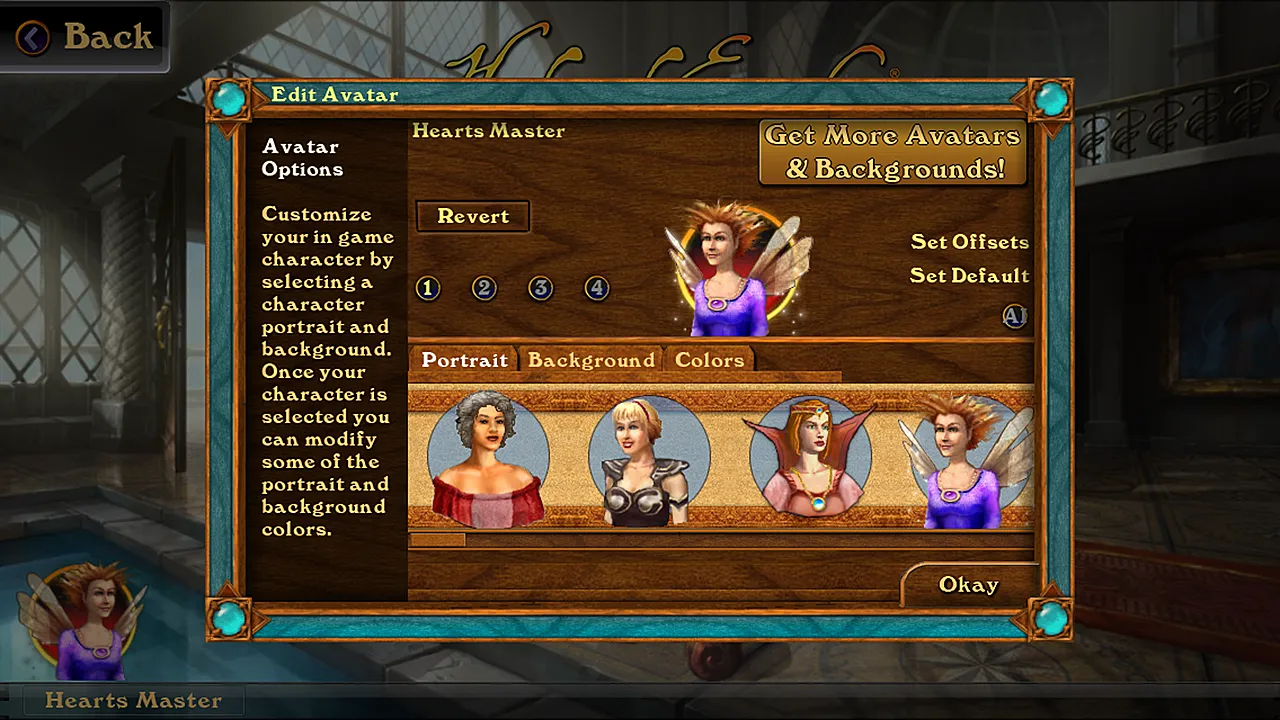Revert avatar changes
1280x720 pixels.
[x=473, y=216]
